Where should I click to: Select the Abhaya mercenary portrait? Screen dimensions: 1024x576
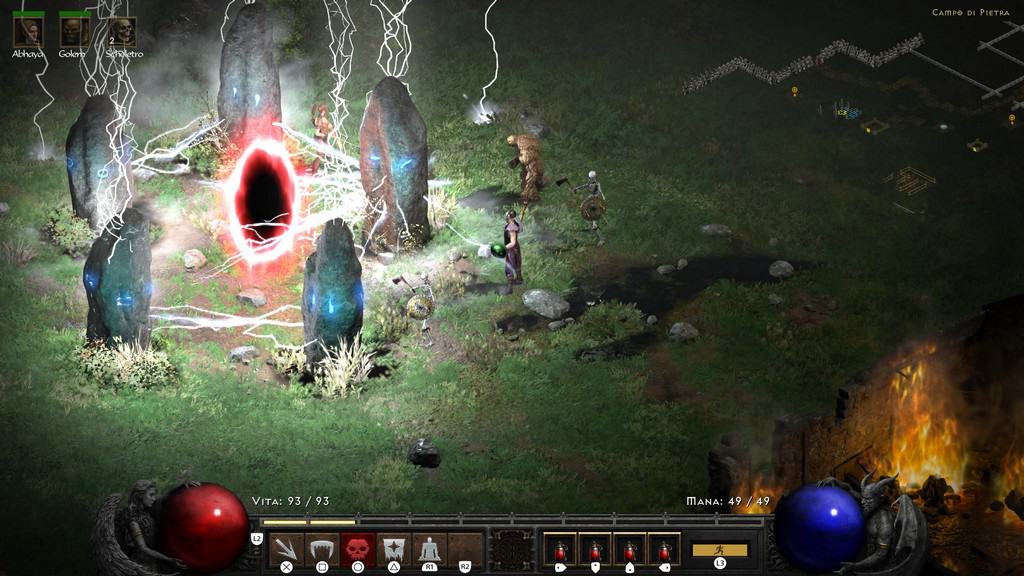click(x=27, y=31)
